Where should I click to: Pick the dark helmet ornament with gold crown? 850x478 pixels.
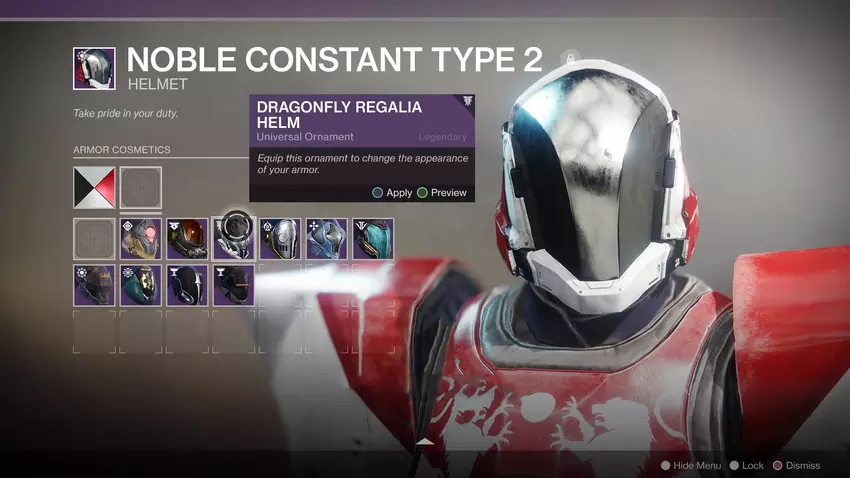(x=94, y=285)
